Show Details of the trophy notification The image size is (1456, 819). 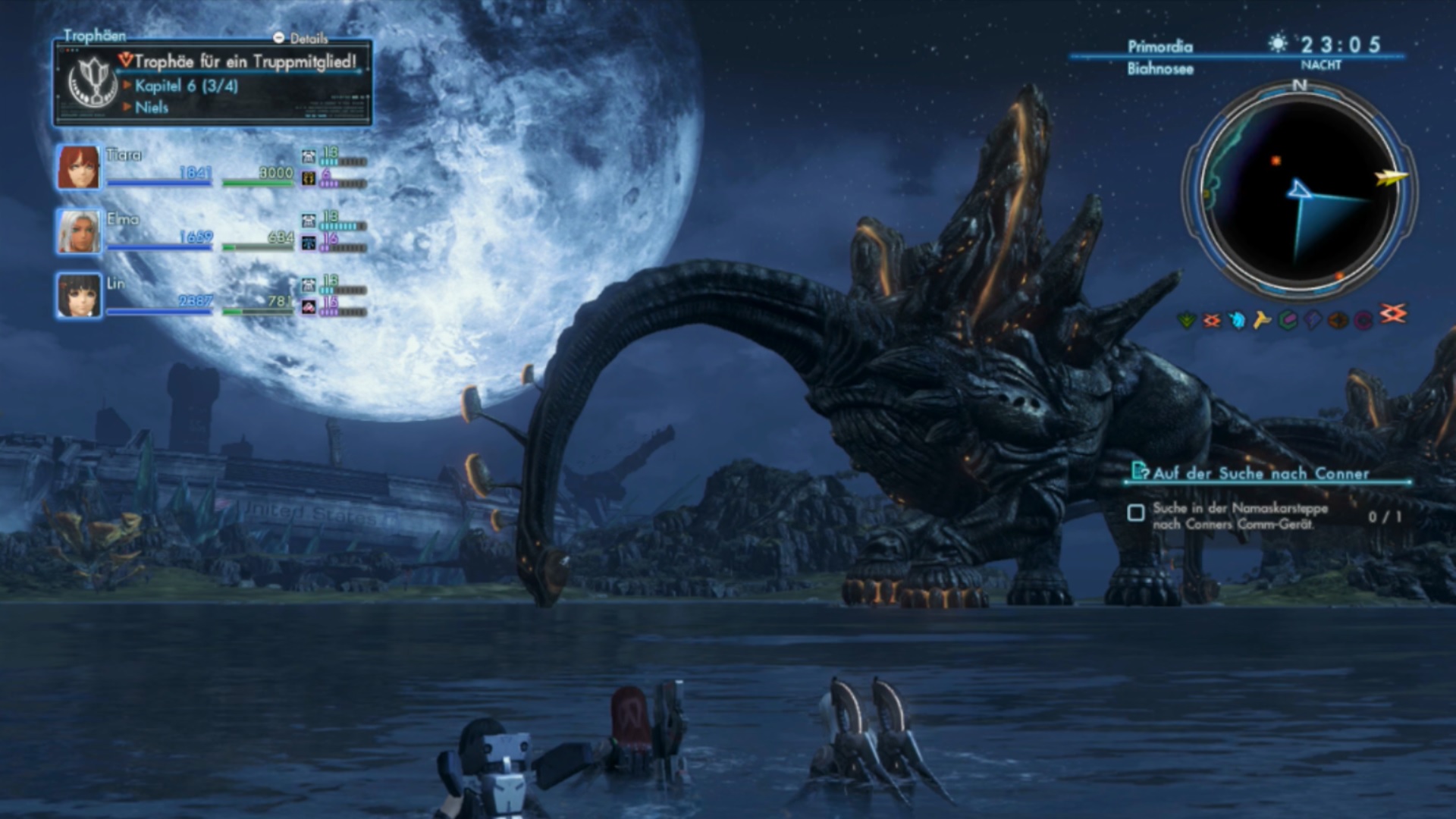click(302, 38)
